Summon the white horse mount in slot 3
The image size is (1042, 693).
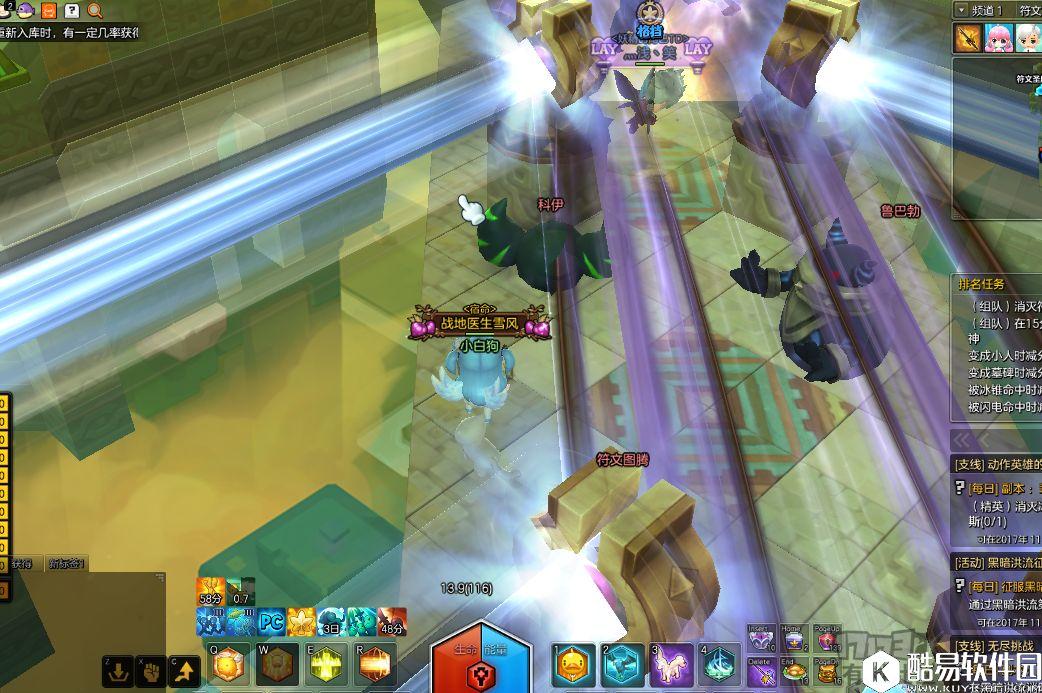pyautogui.click(x=670, y=665)
